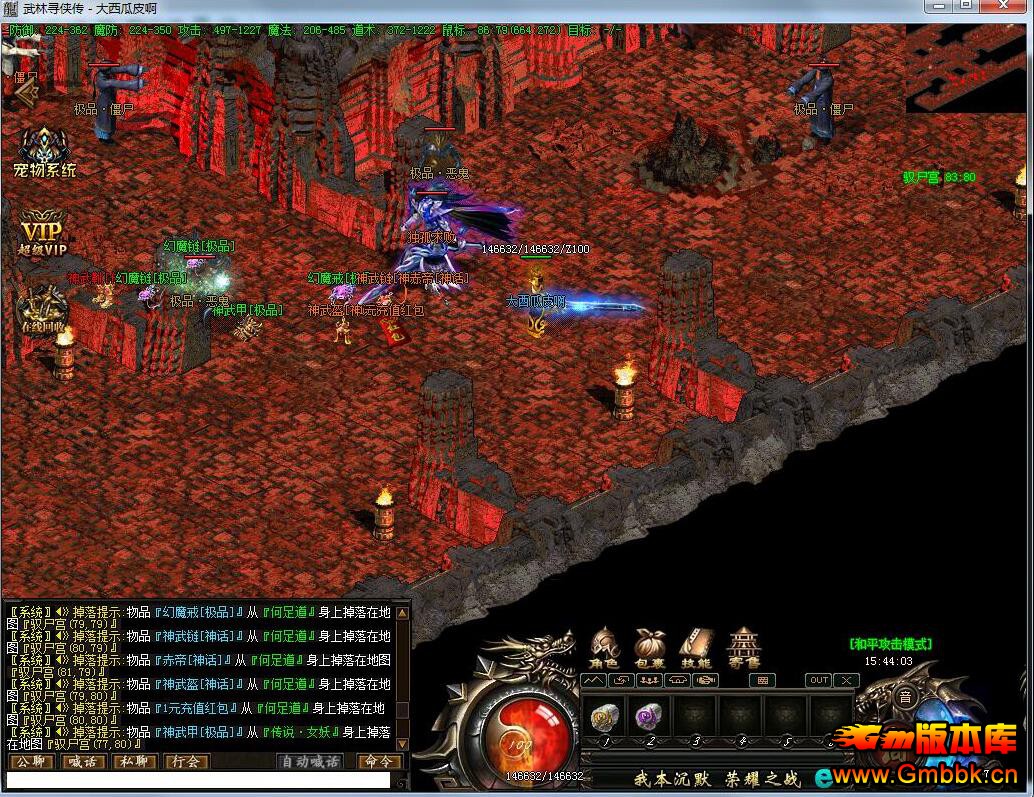Switch to the 喊话 shout channel

pyautogui.click(x=82, y=762)
